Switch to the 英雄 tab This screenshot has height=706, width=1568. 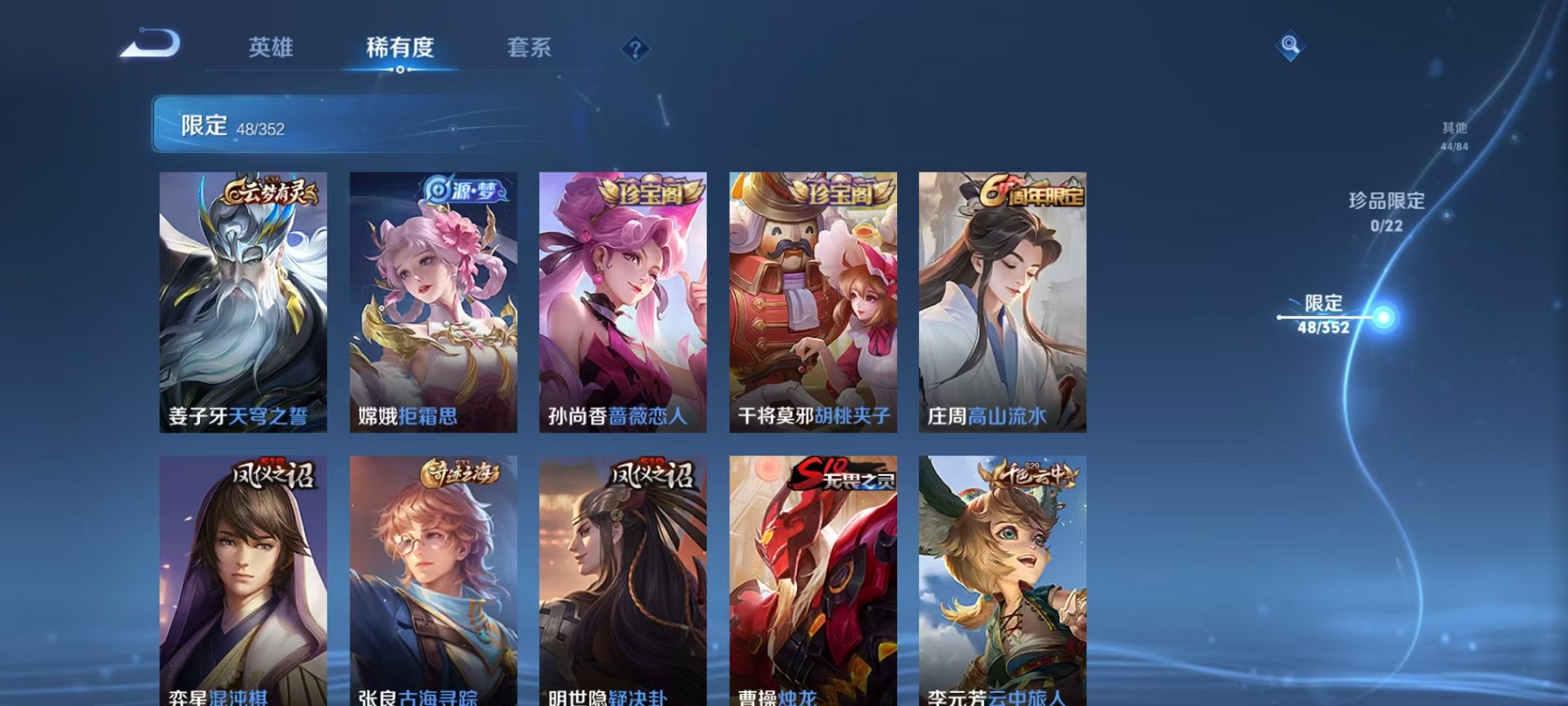coord(271,48)
